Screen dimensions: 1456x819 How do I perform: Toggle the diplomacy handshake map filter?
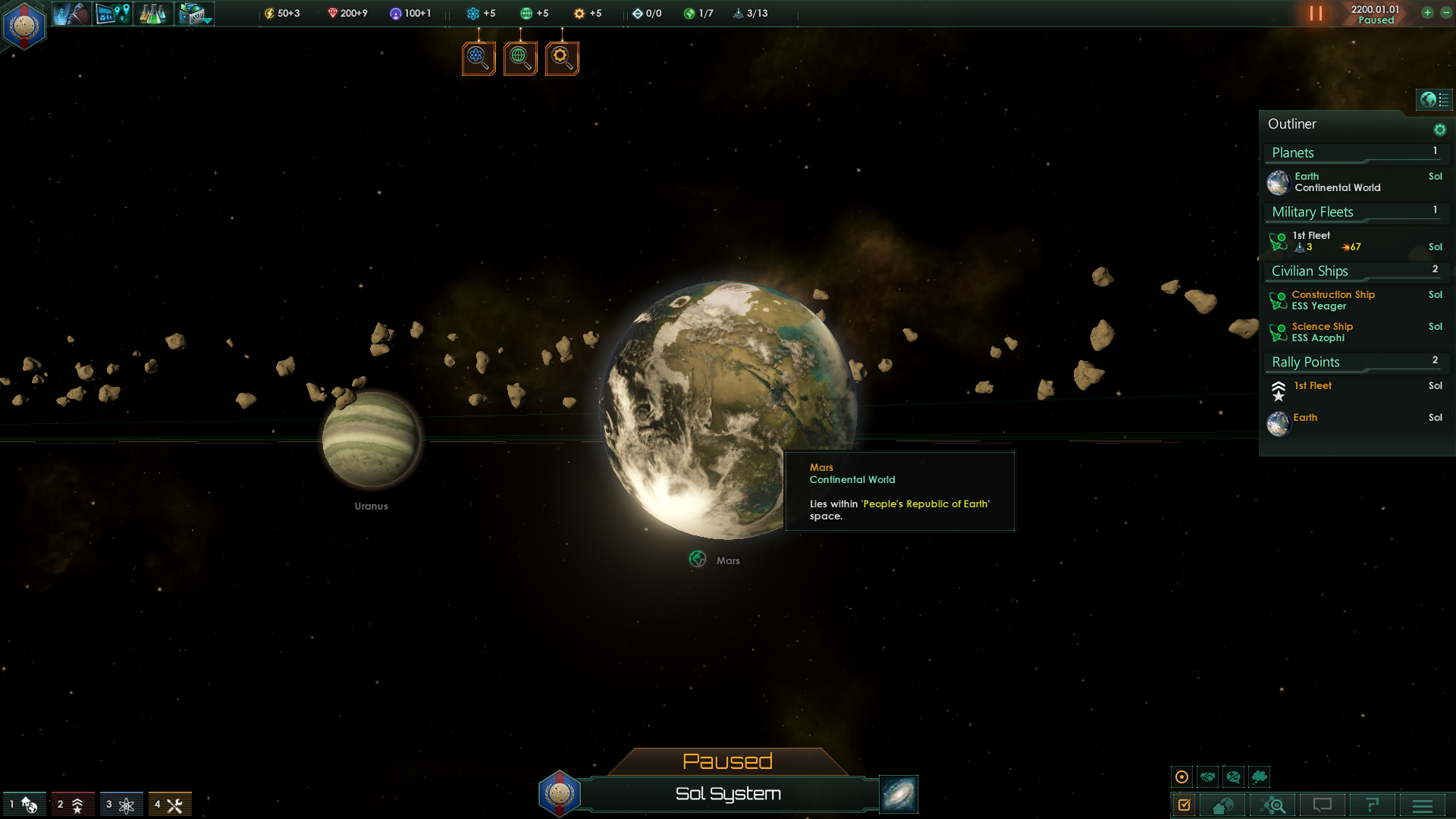[x=1207, y=777]
